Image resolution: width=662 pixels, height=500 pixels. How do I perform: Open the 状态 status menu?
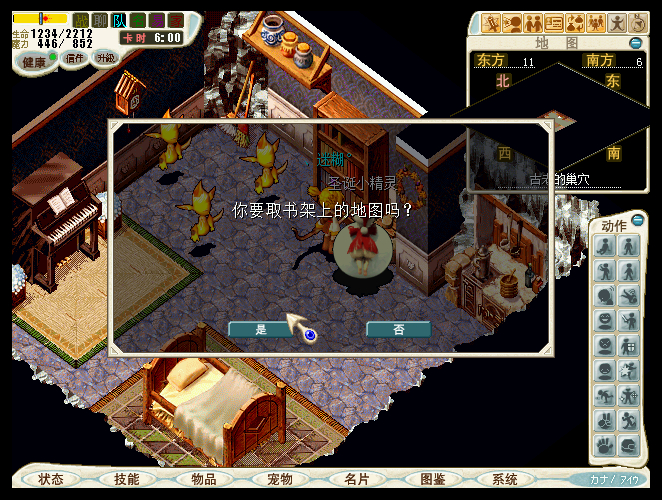pyautogui.click(x=51, y=480)
